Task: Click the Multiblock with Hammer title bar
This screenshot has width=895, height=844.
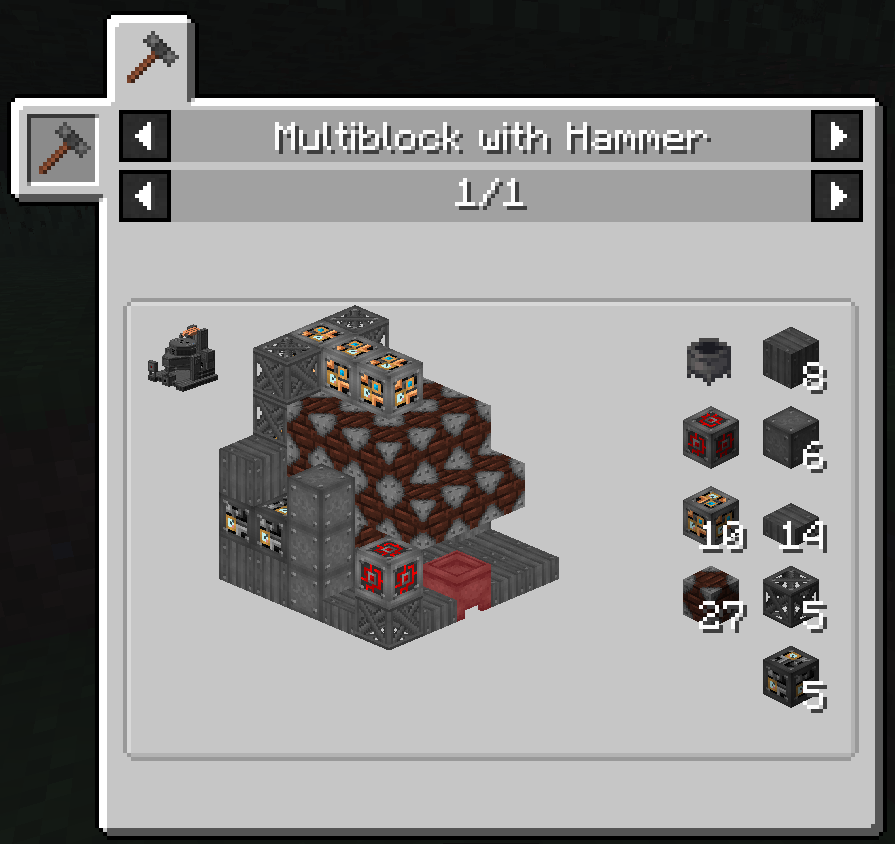Action: click(x=490, y=136)
